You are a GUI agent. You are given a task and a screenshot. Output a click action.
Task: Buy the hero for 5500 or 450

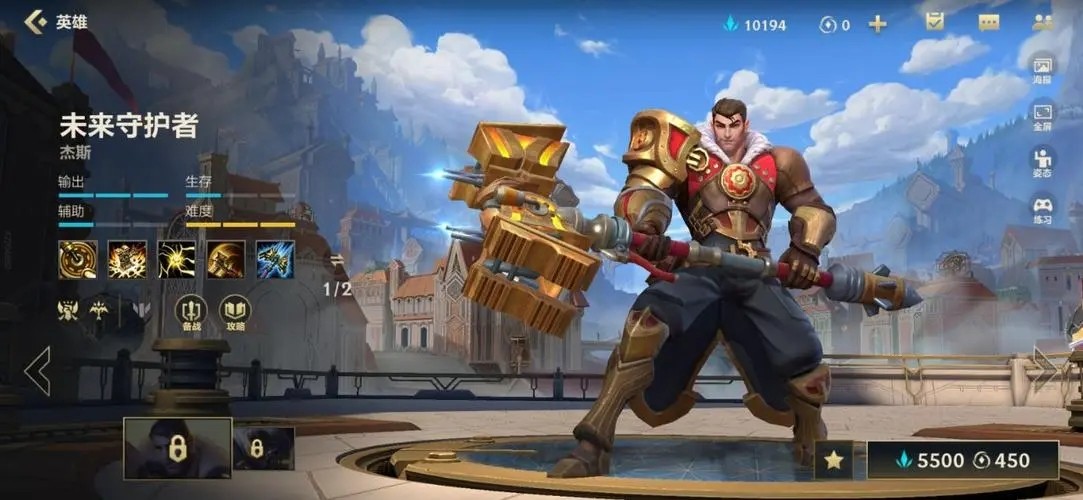[962, 460]
